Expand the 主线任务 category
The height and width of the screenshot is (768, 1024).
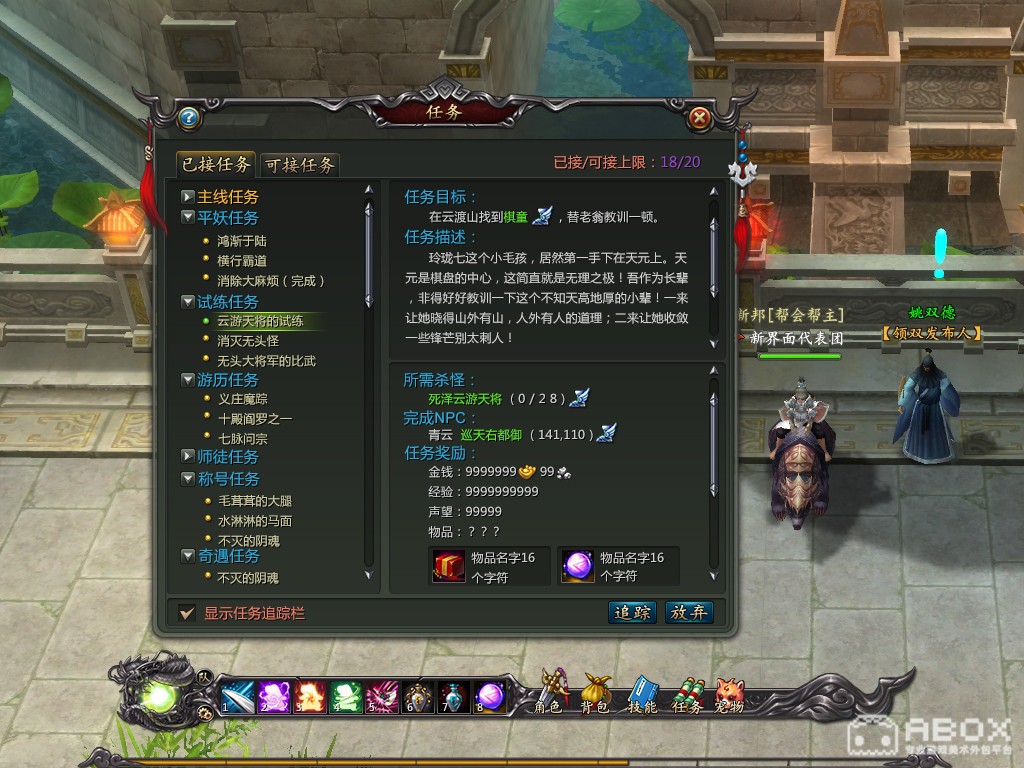tap(188, 197)
